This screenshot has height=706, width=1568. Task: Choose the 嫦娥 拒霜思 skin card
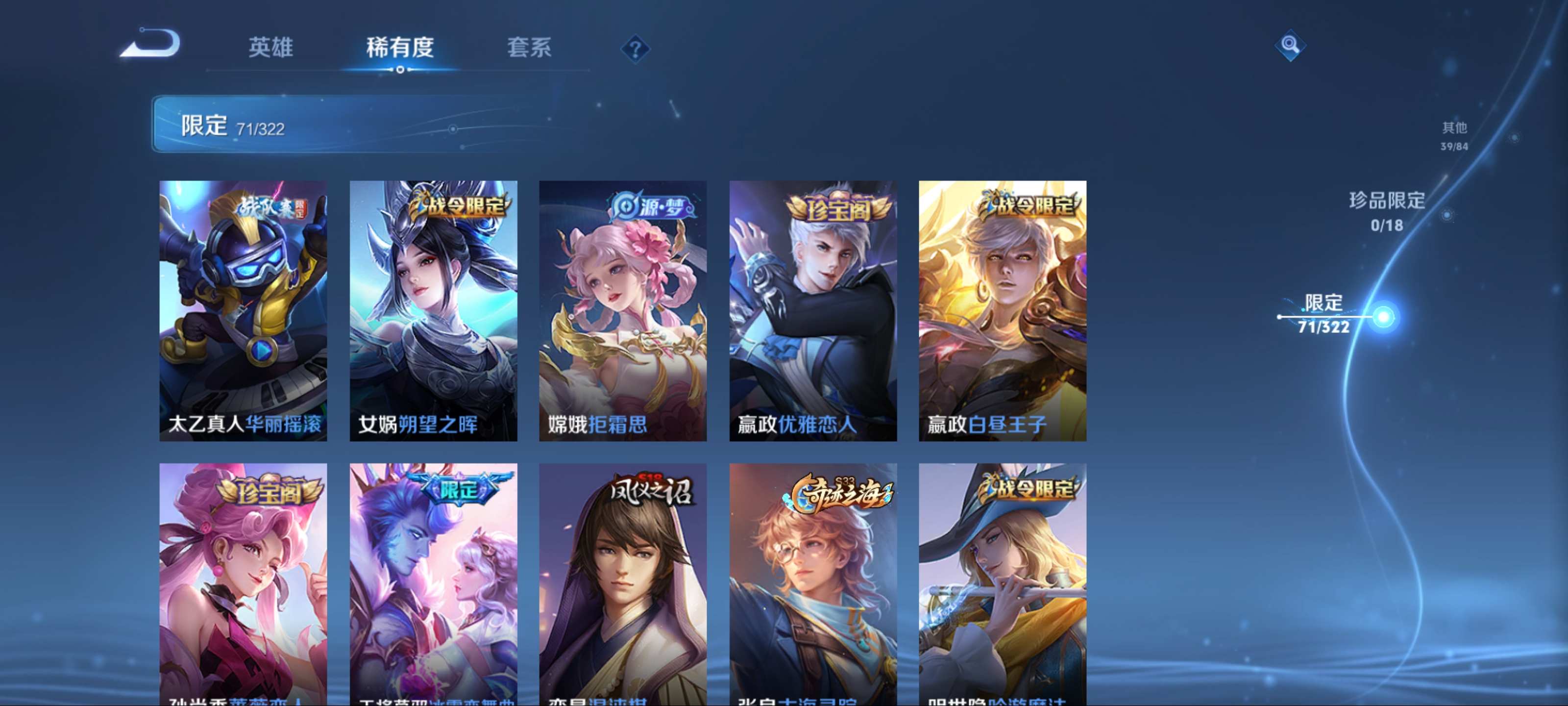623,311
